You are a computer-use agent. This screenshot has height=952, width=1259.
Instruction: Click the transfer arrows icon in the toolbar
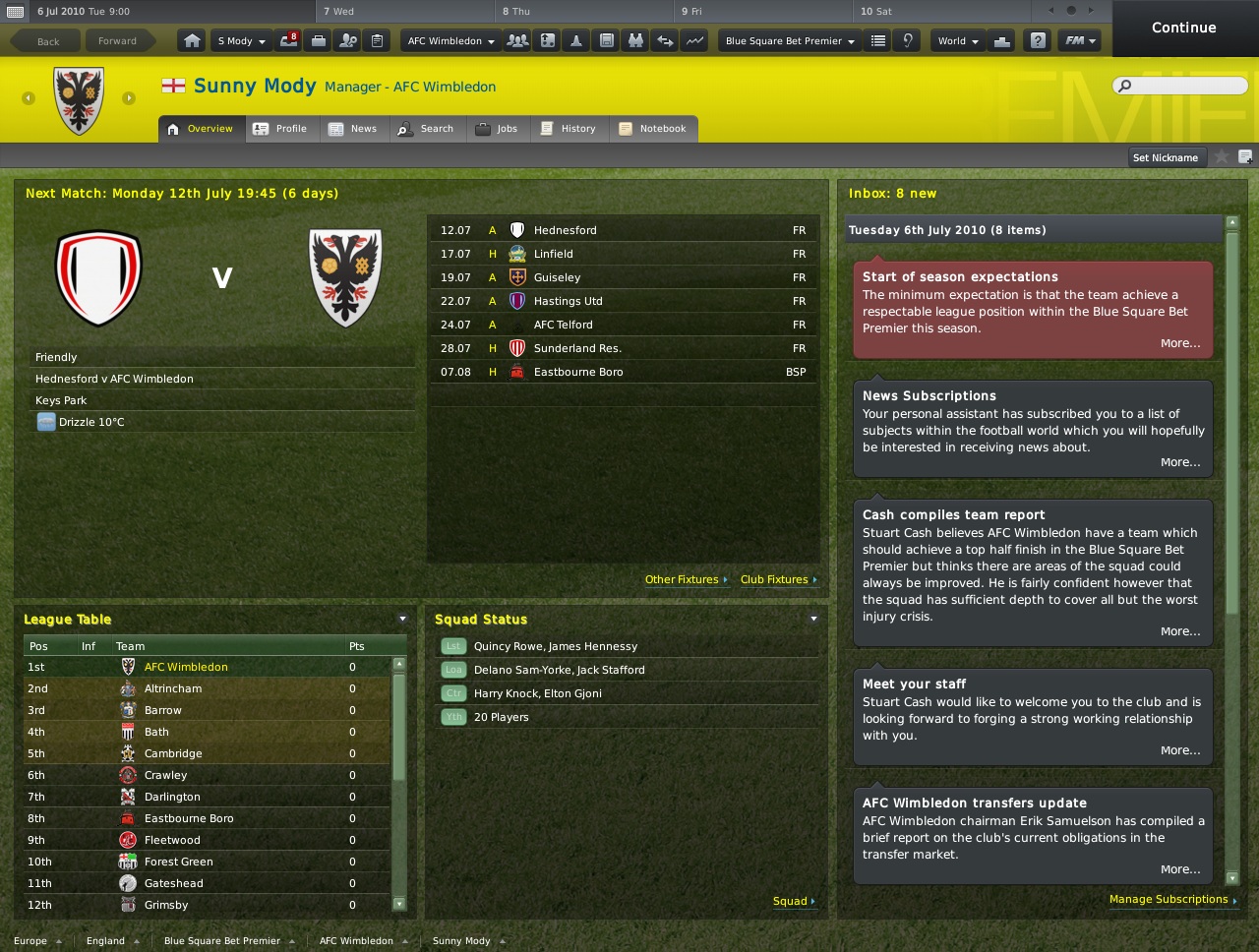[664, 39]
